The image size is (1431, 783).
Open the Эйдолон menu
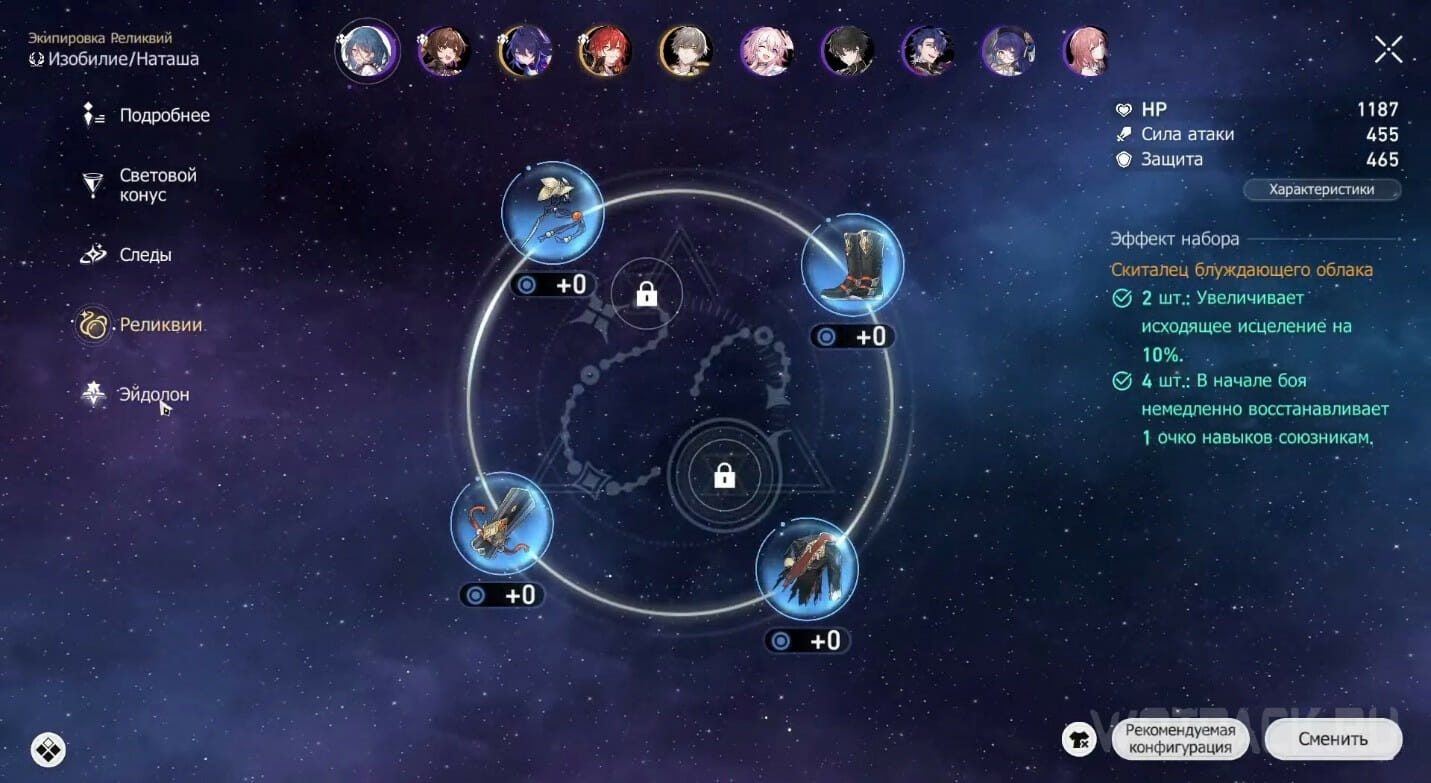pos(153,394)
